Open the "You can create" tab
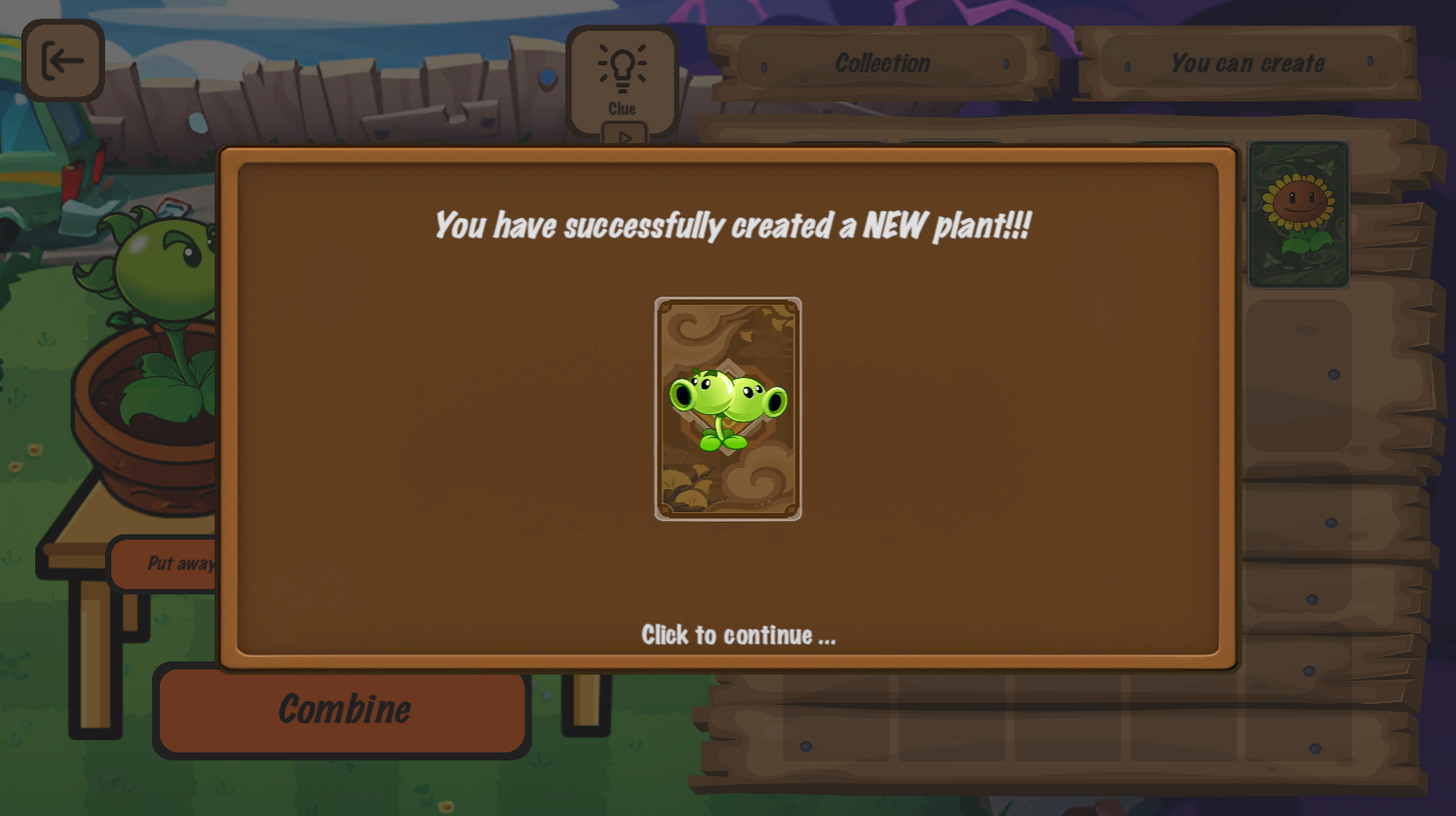 coord(1248,63)
